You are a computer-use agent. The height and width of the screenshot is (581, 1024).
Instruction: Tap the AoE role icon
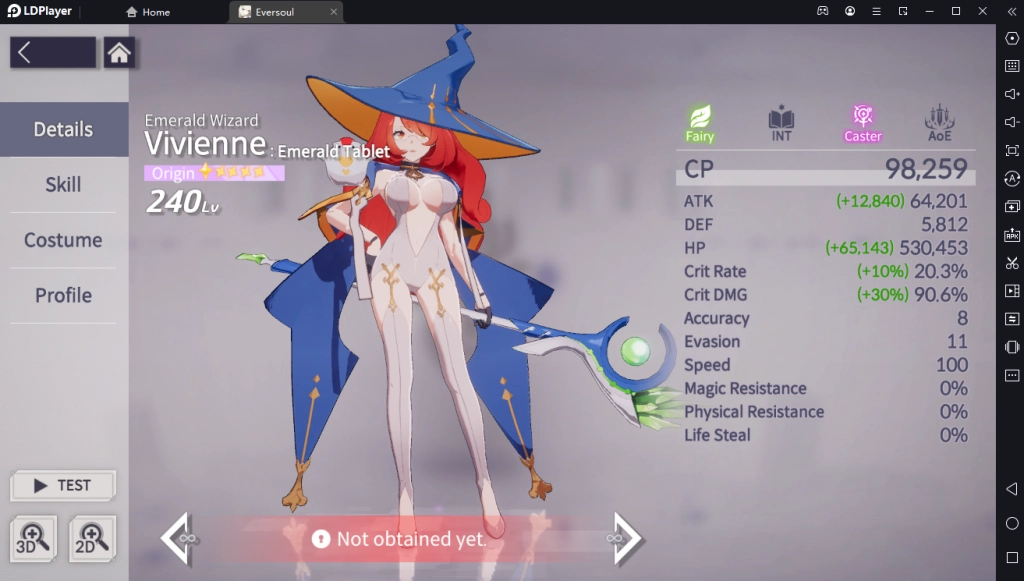[x=939, y=122]
